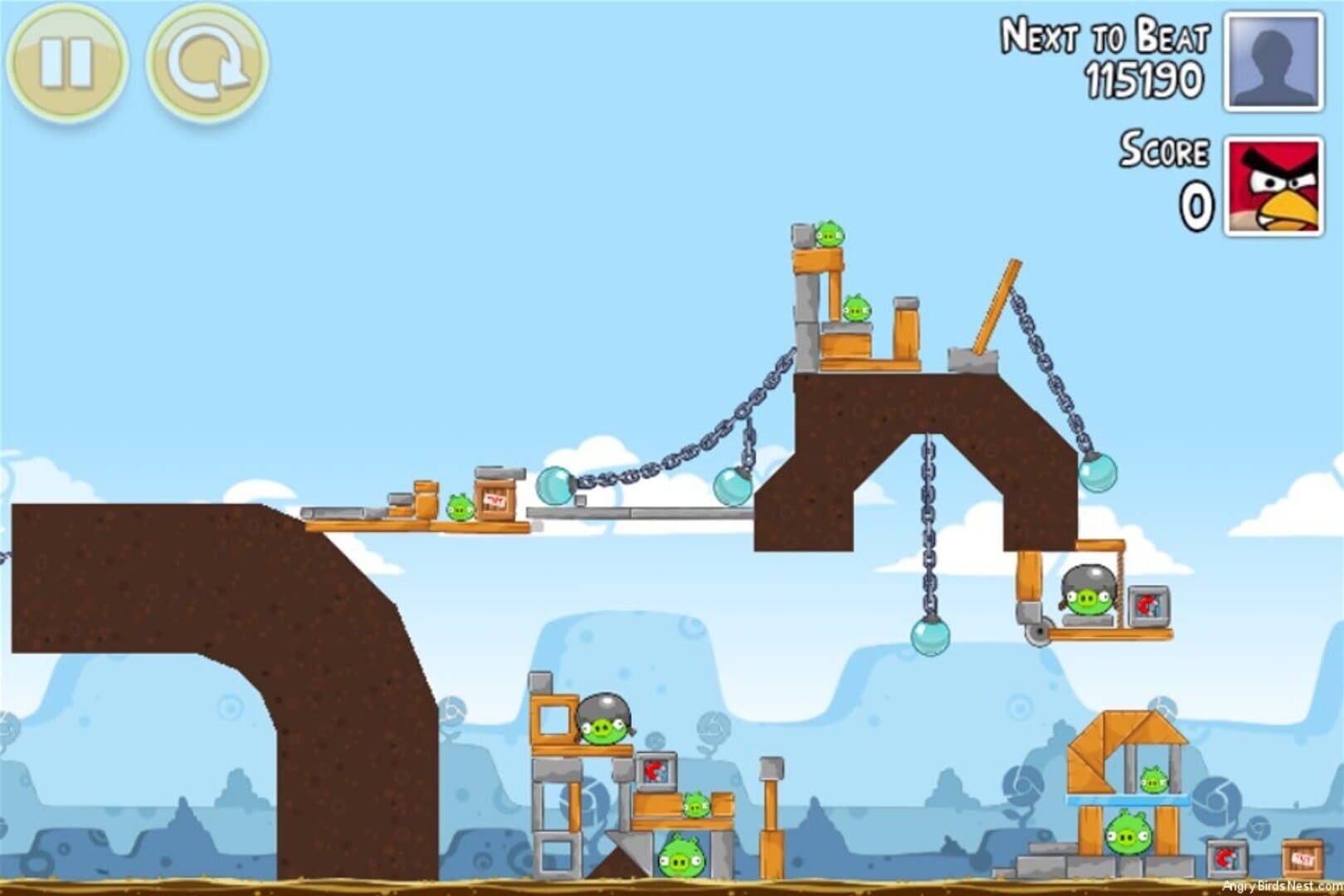Viewport: 1344px width, 896px height.
Task: Click the pig inside the right wooden frame
Action: (1153, 780)
